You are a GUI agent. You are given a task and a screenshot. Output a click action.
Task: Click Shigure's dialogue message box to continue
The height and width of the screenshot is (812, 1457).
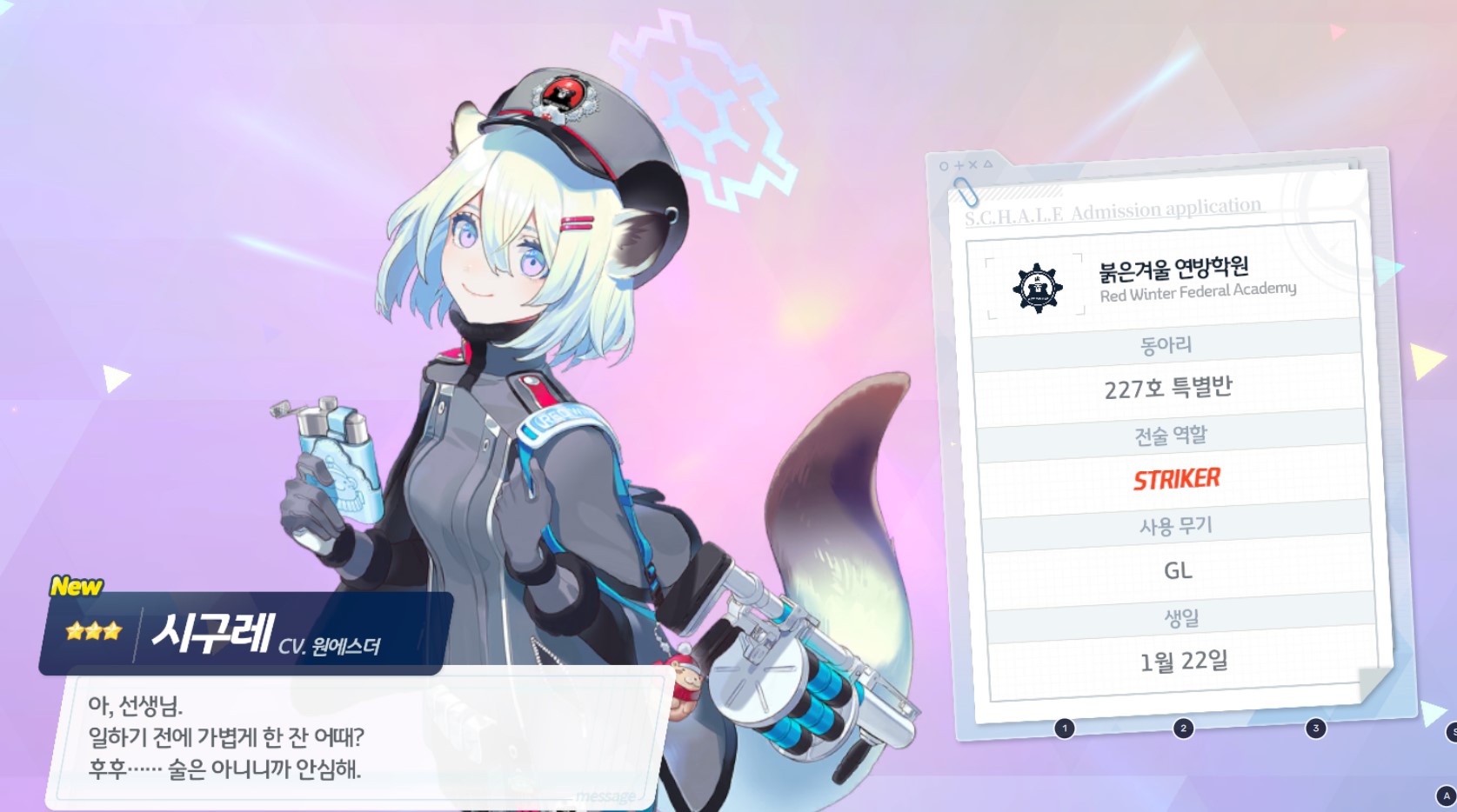click(361, 737)
